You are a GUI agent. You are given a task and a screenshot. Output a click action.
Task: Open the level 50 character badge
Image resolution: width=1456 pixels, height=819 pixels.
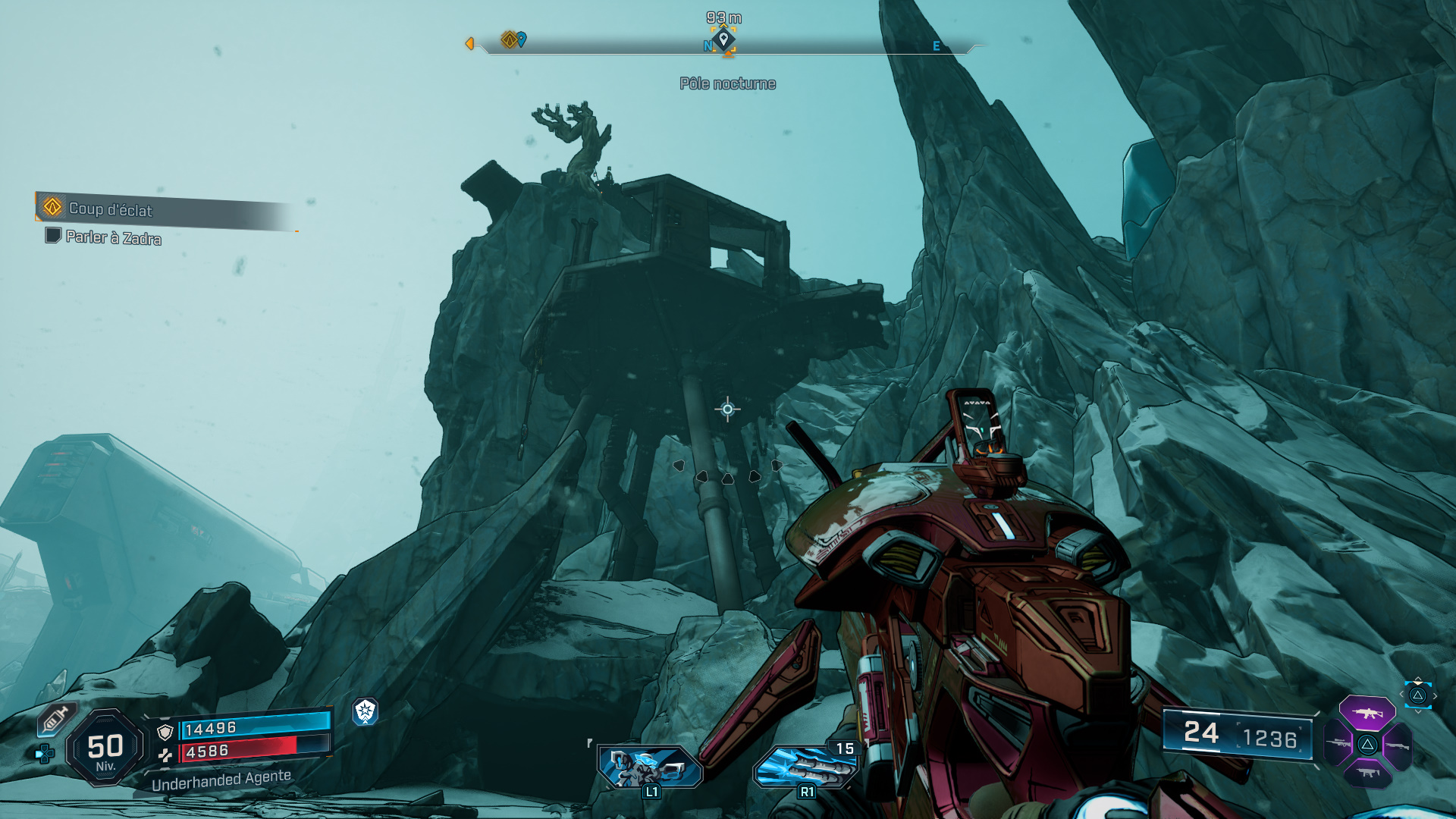pyautogui.click(x=105, y=748)
